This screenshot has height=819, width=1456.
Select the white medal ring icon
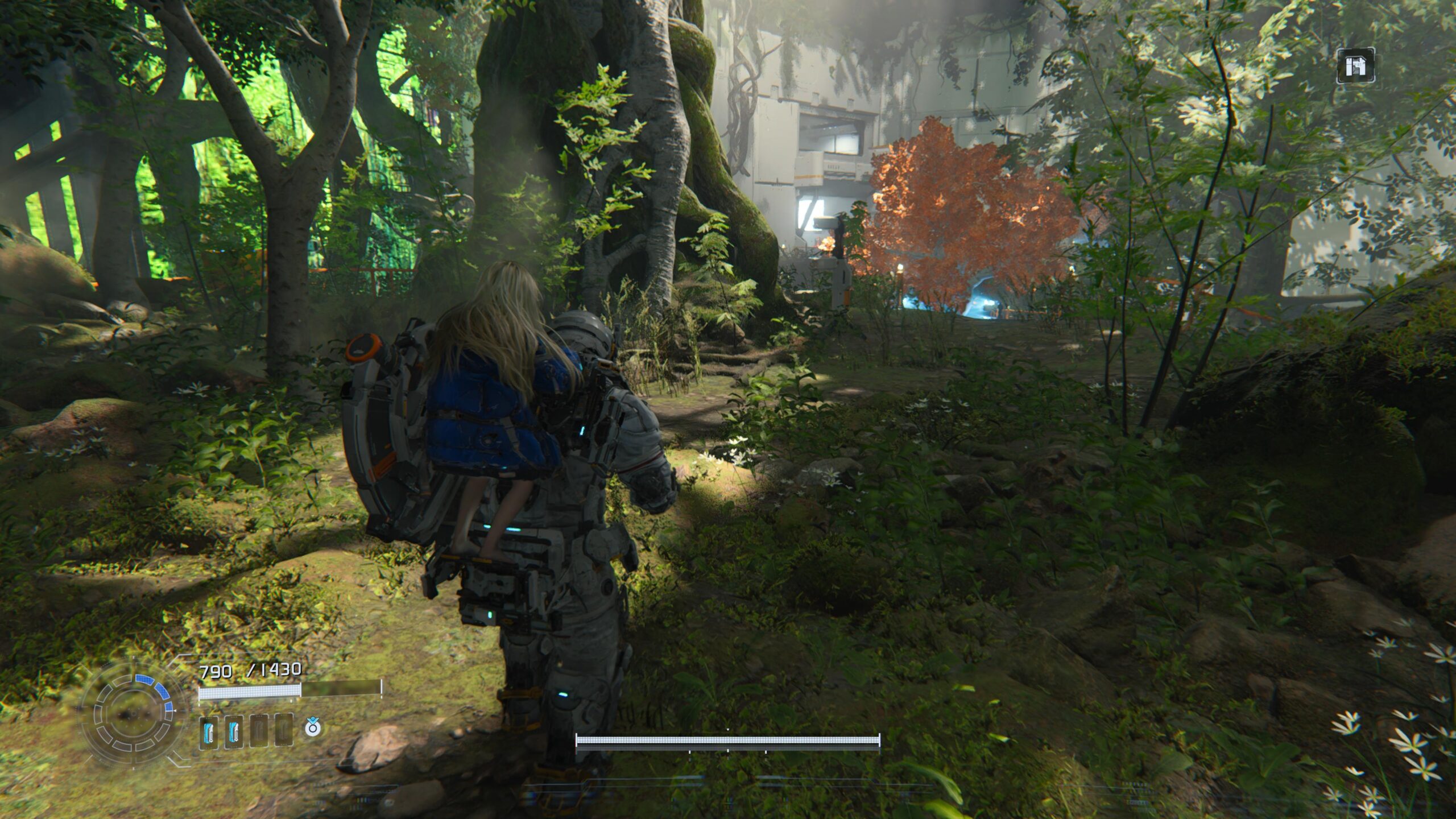click(312, 727)
